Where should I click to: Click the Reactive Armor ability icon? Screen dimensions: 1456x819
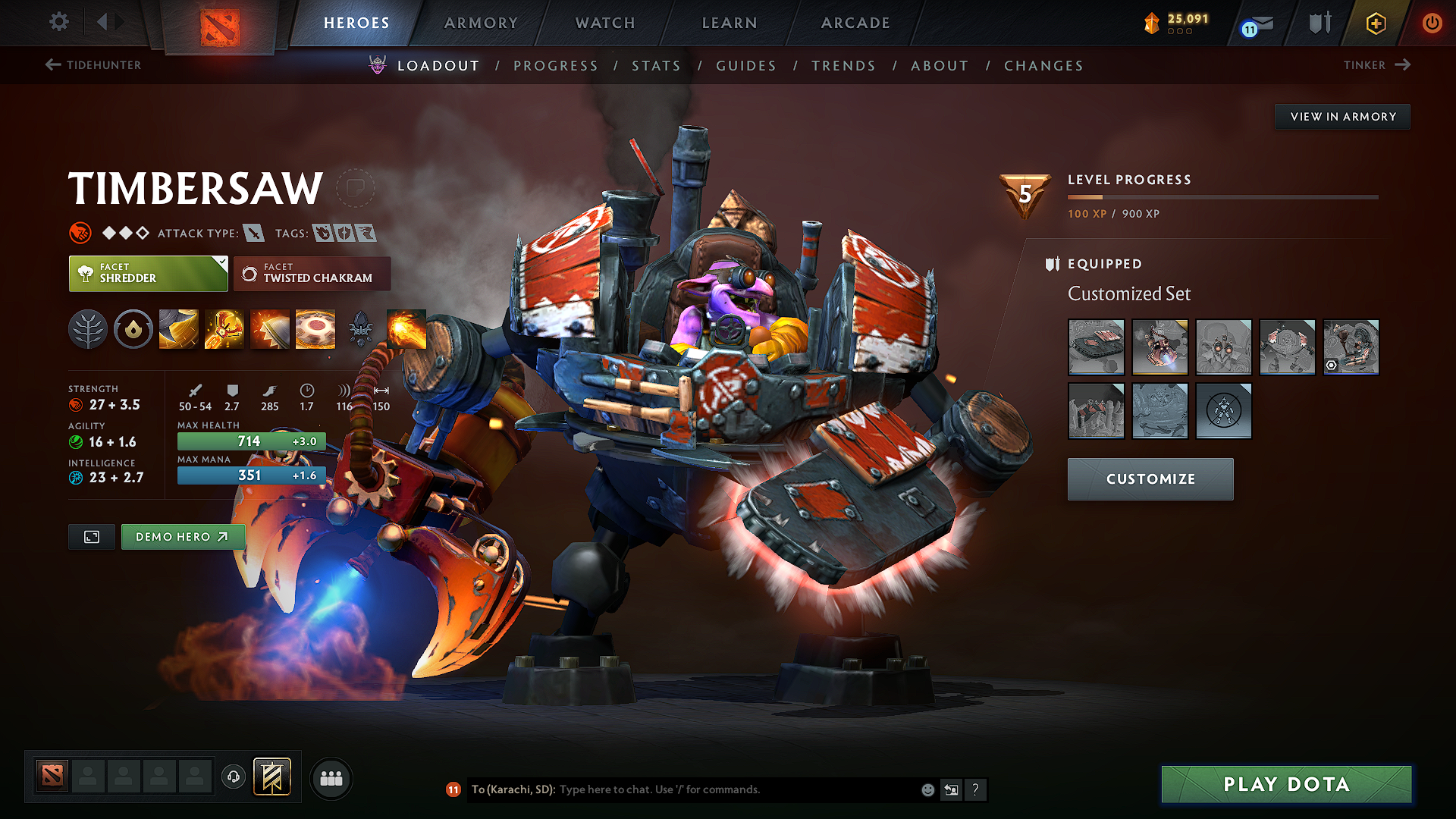tap(270, 329)
